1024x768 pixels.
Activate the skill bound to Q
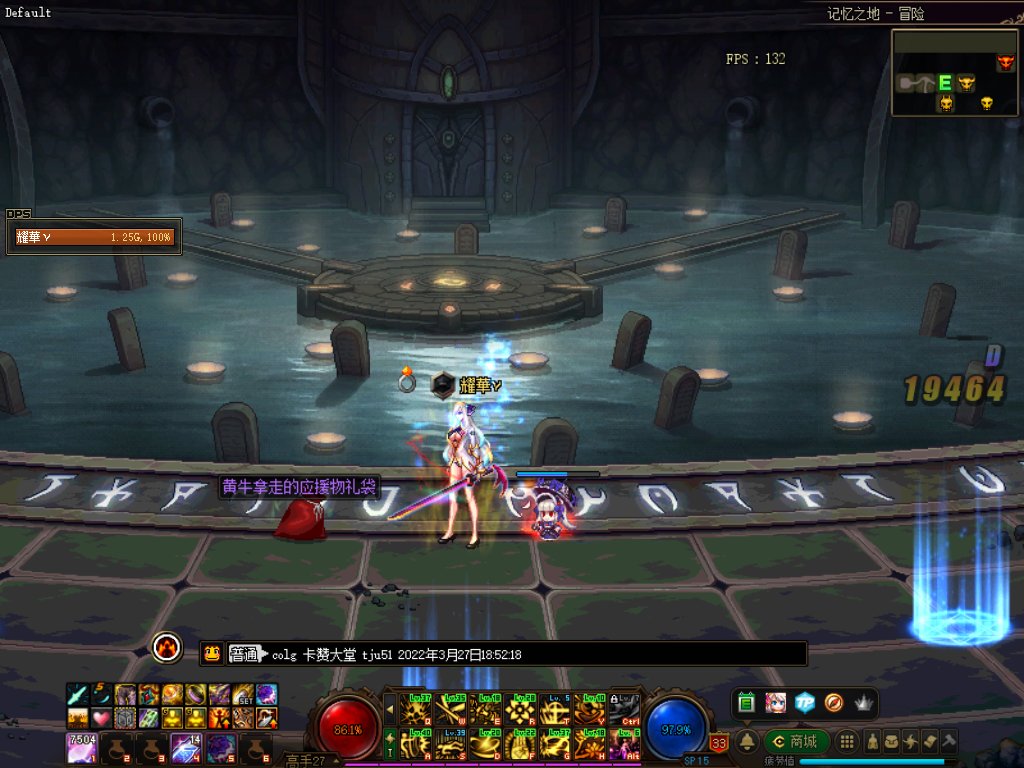click(415, 709)
